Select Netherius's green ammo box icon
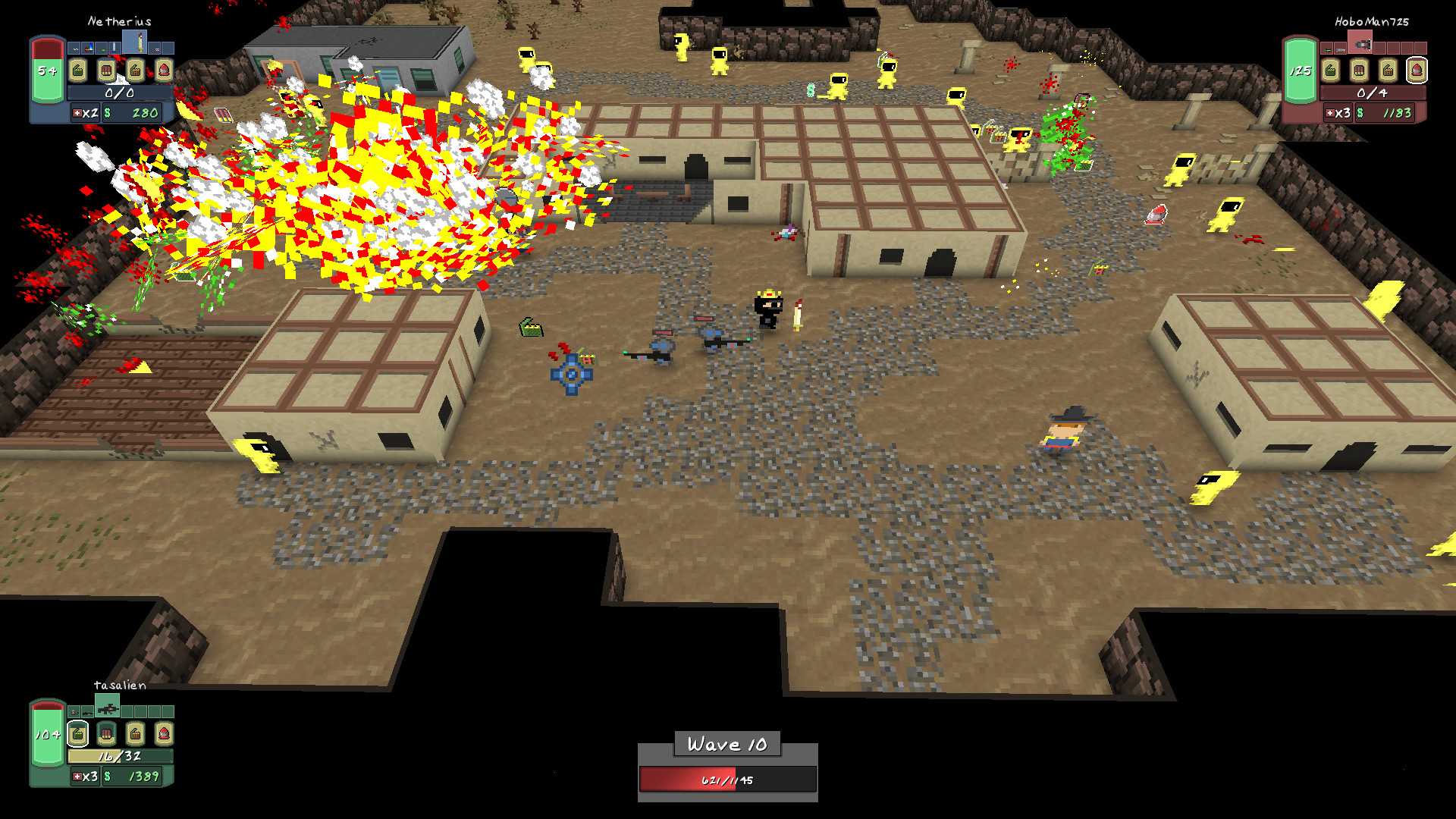The image size is (1456, 819). (78, 71)
